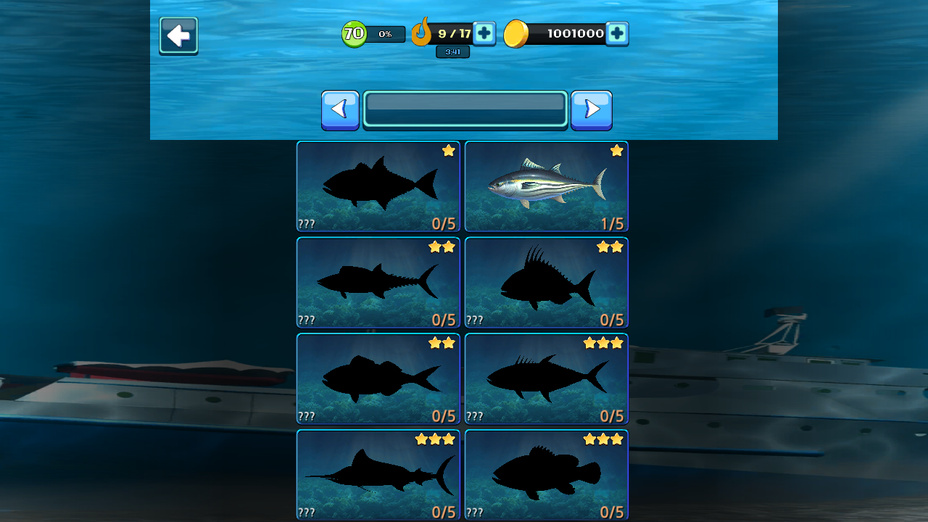Open the three-star grouper silhouette card
This screenshot has height=522, width=928.
point(546,475)
